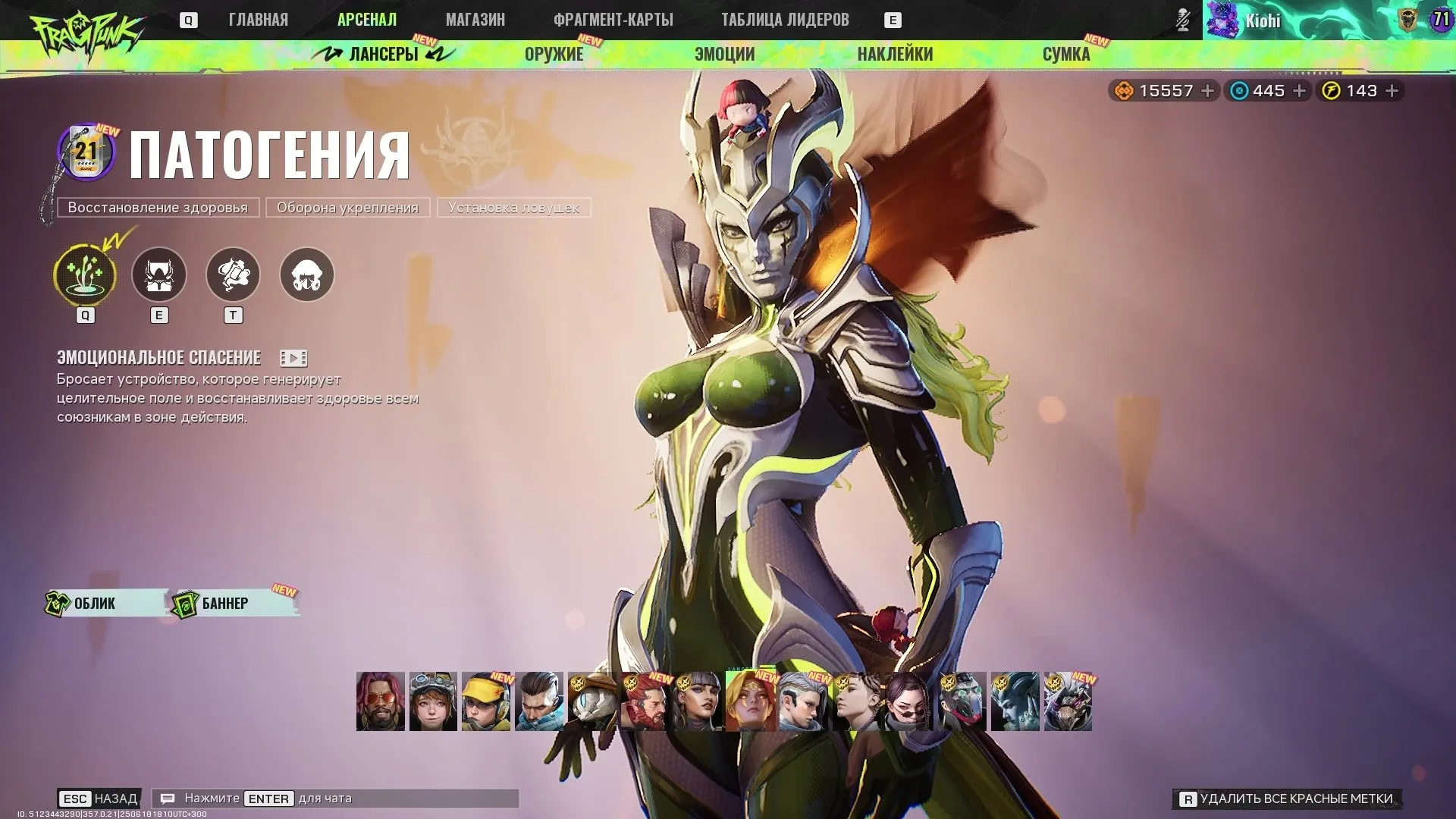Select the T trap ability icon
1456x819 pixels.
click(234, 275)
